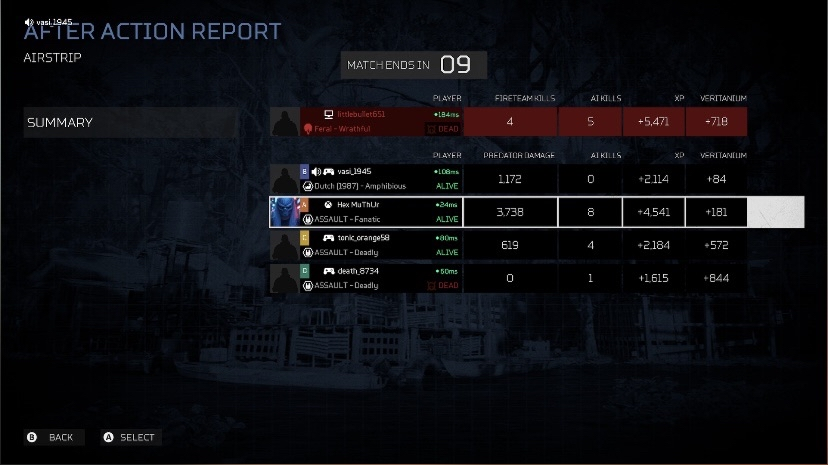Click Hex MuThUr's player avatar
Screen dimensions: 828x465
pos(285,212)
